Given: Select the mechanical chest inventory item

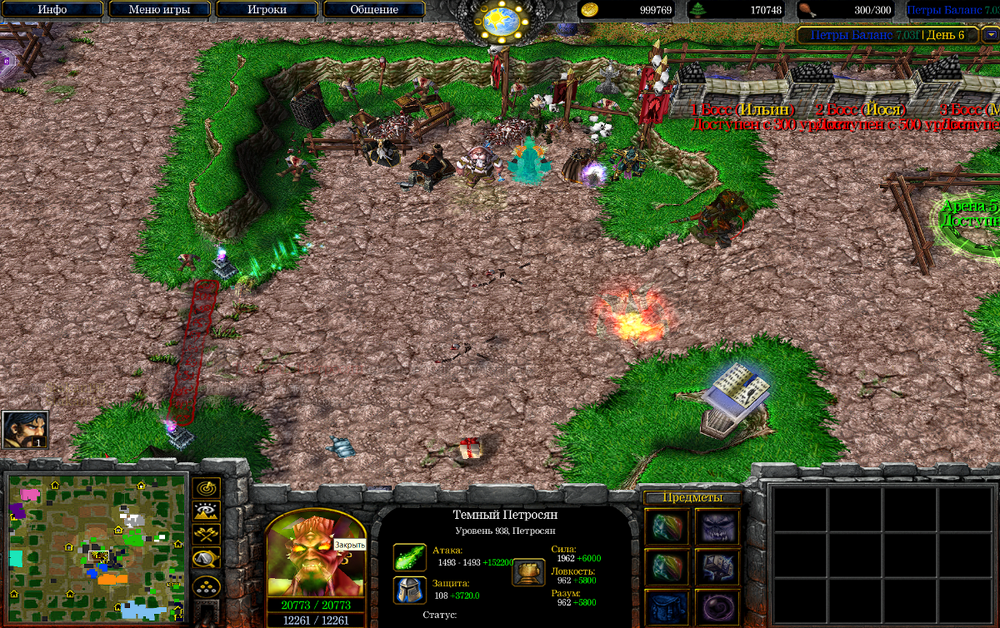Looking at the screenshot, I should coord(718,567).
